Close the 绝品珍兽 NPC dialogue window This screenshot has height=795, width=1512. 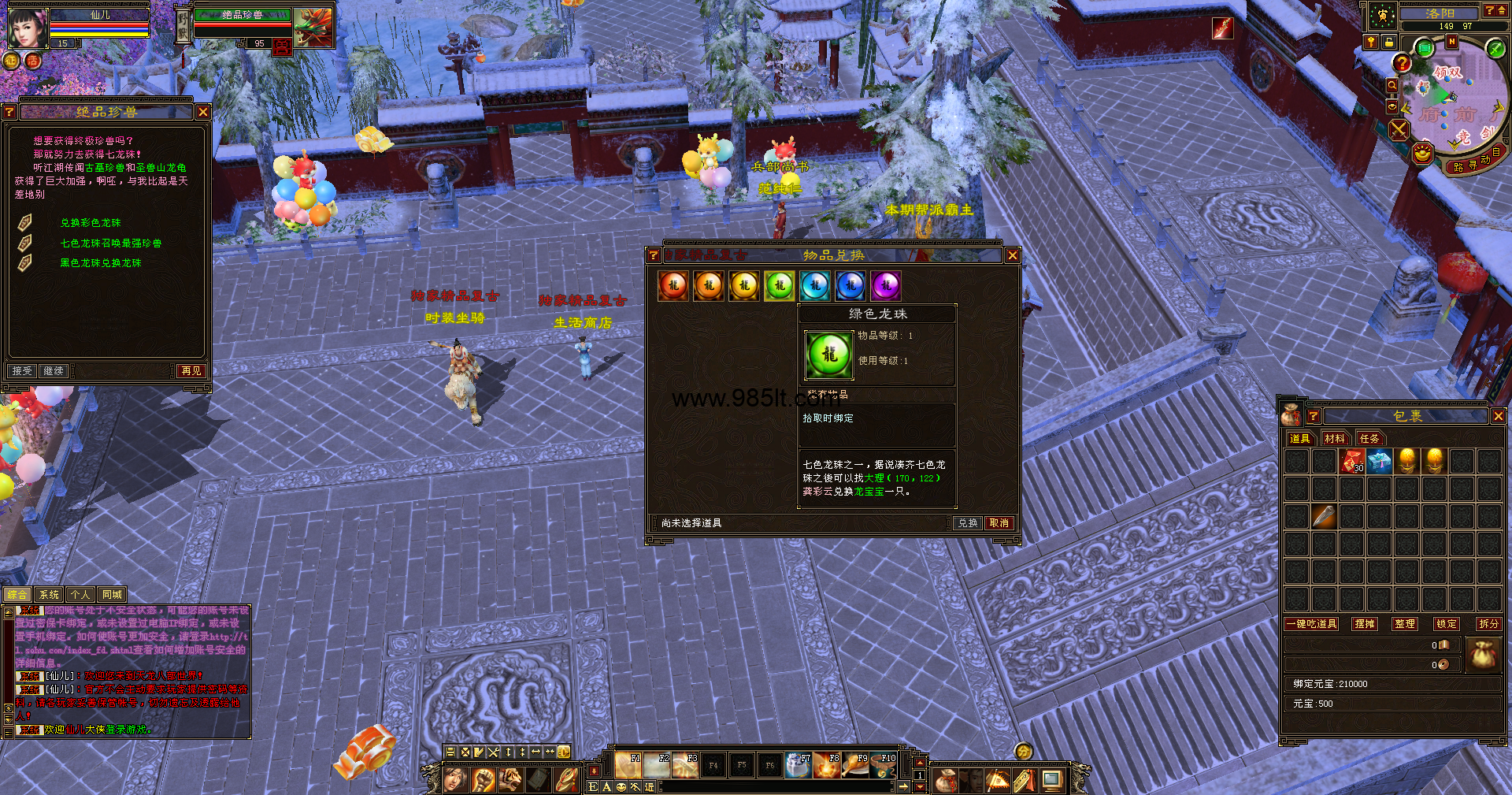(x=203, y=113)
